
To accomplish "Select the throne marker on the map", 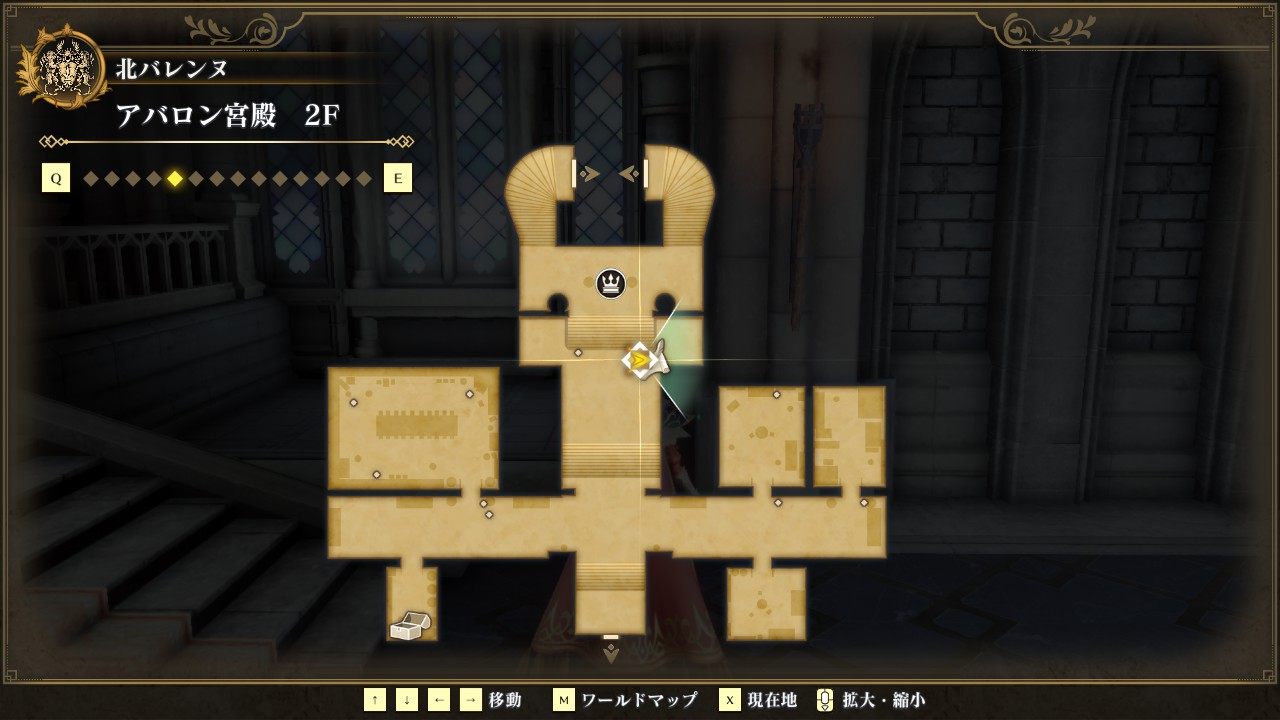I will coord(611,284).
